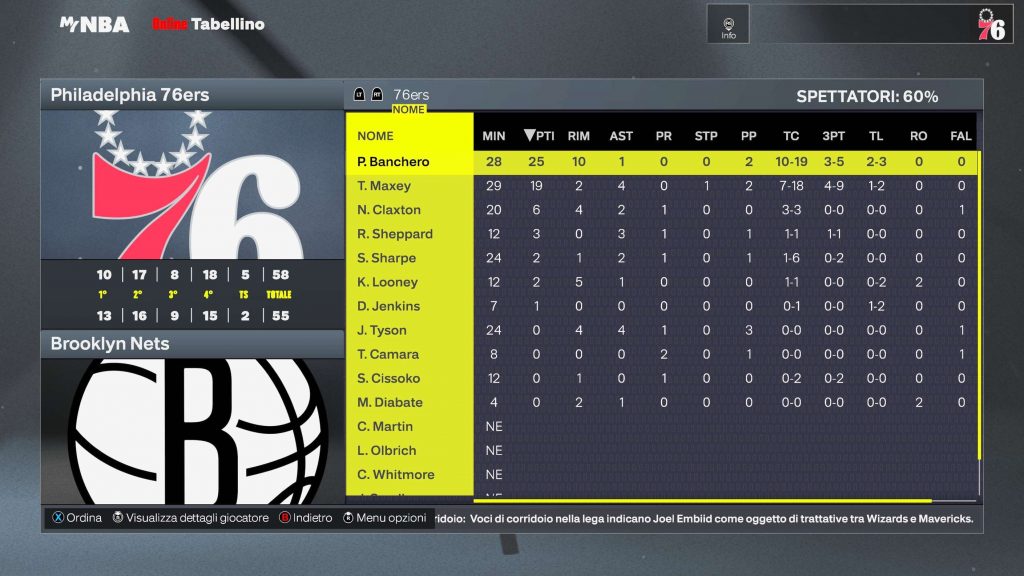The width and height of the screenshot is (1024, 576).
Task: Select J. Tyson's stat row
Action: [x=383, y=330]
